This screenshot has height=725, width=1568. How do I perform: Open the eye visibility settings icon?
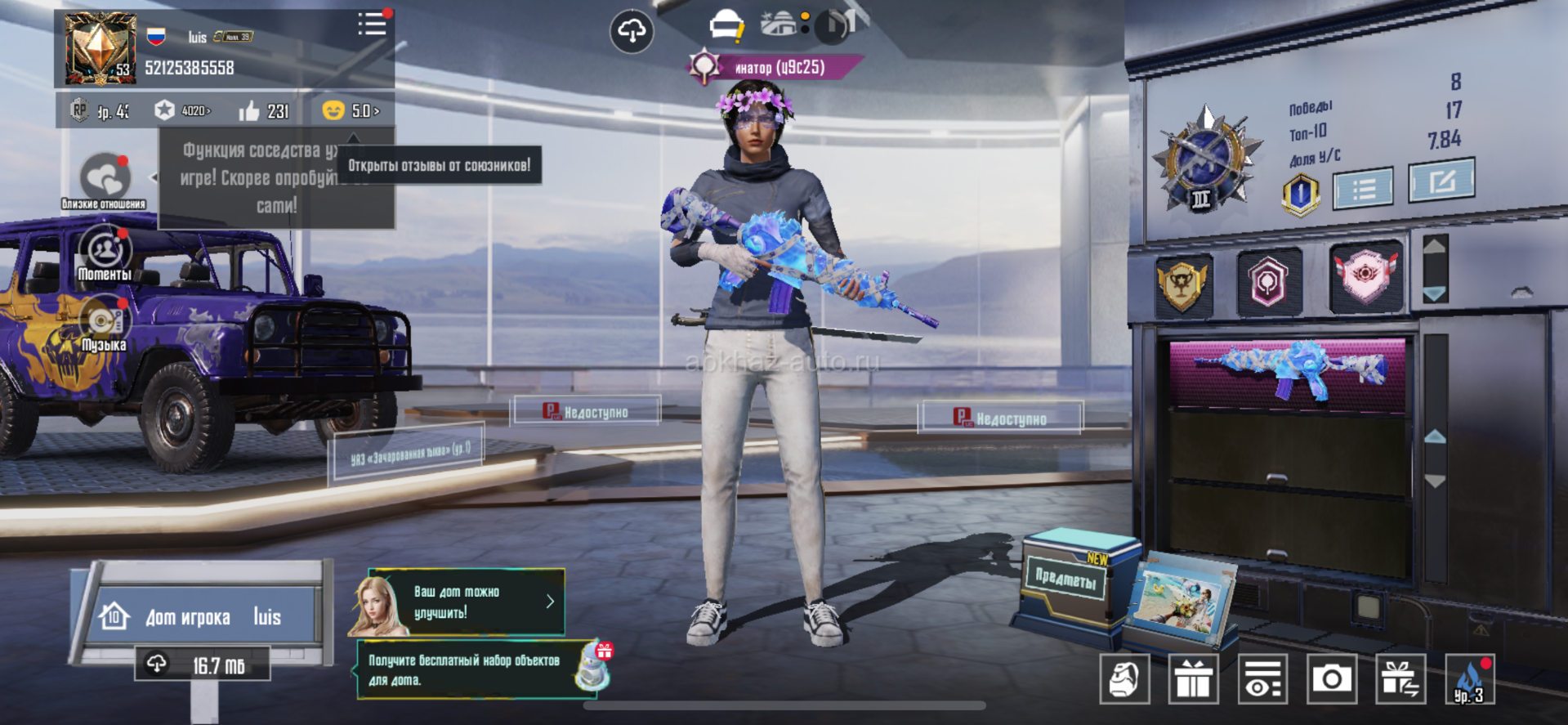pos(1262,679)
